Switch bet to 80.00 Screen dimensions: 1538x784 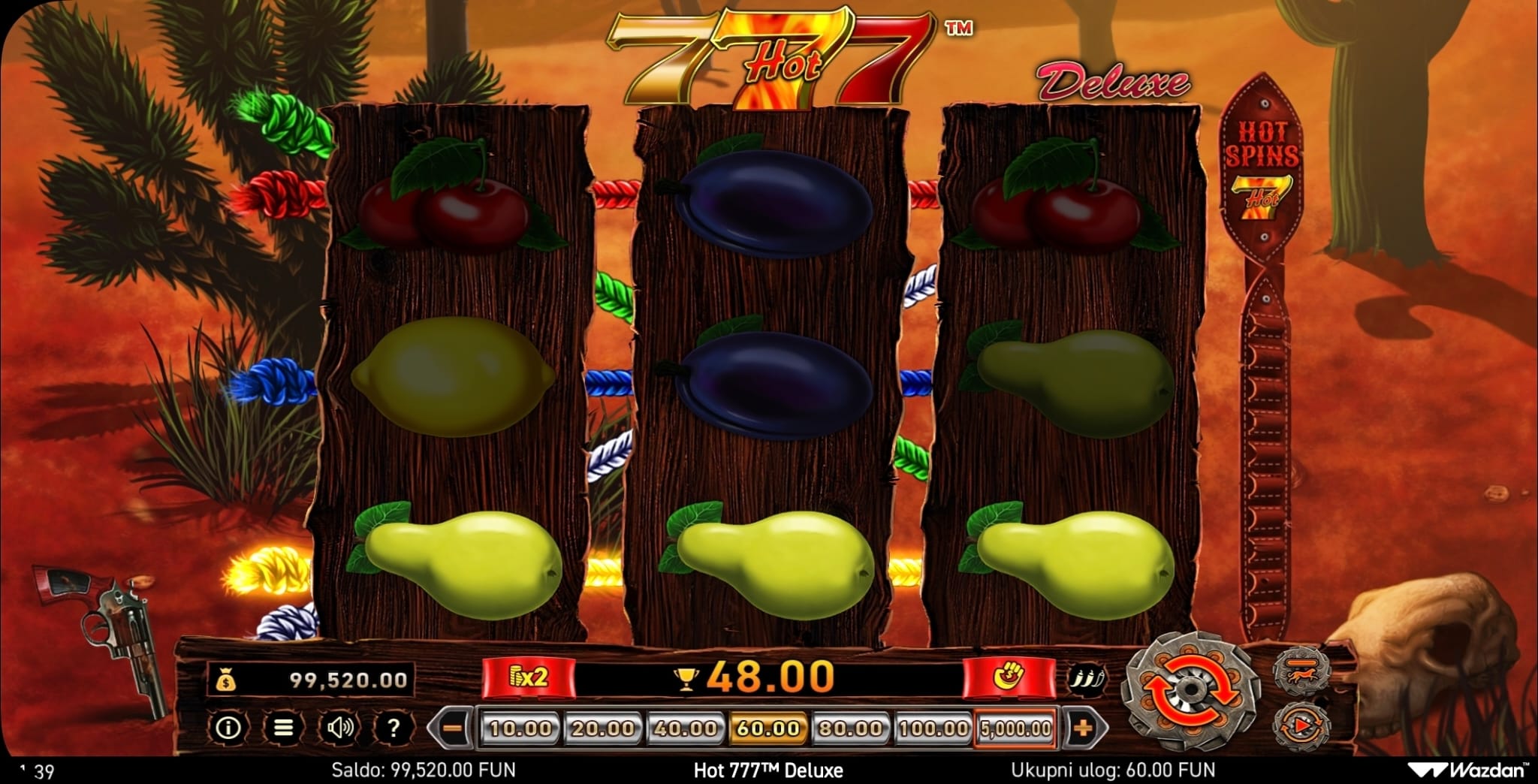click(850, 728)
